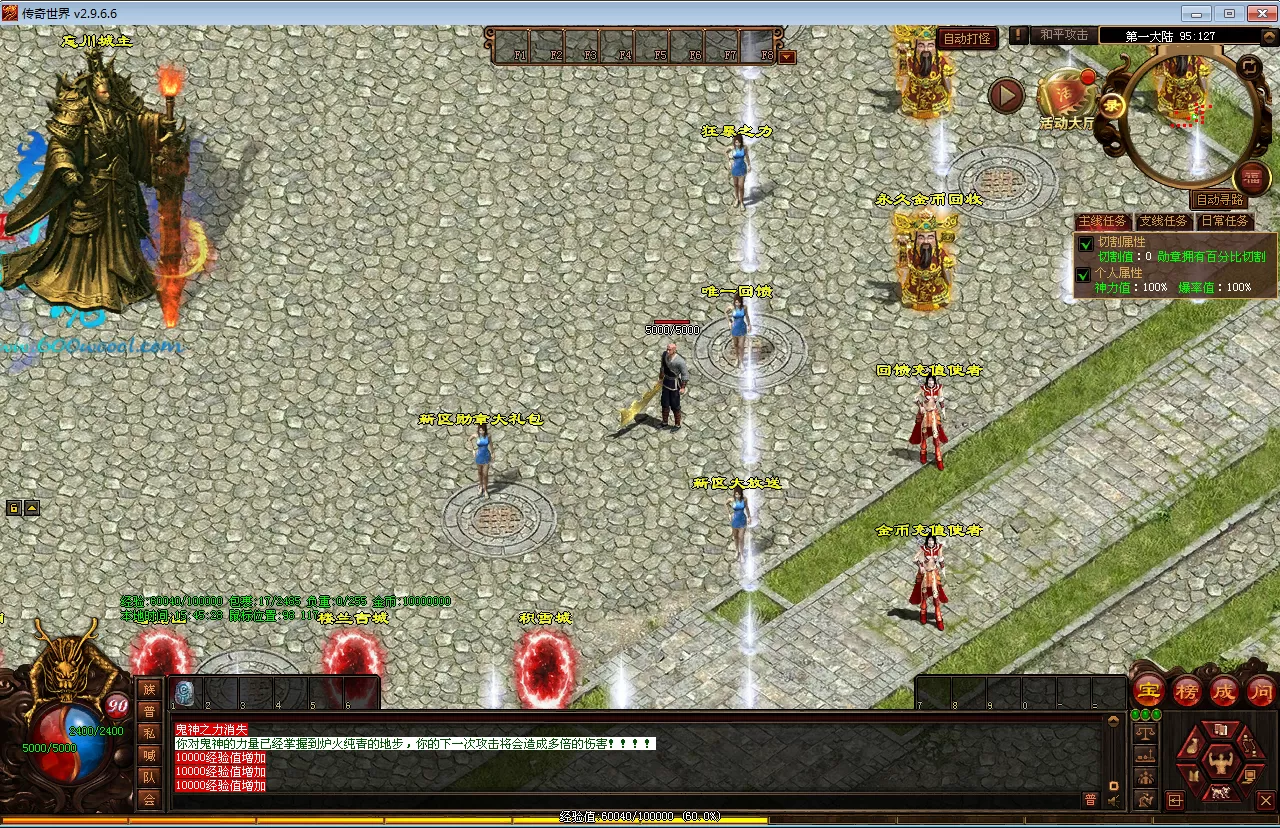
Task: Switch chat to the 私 private channel
Action: pyautogui.click(x=149, y=733)
